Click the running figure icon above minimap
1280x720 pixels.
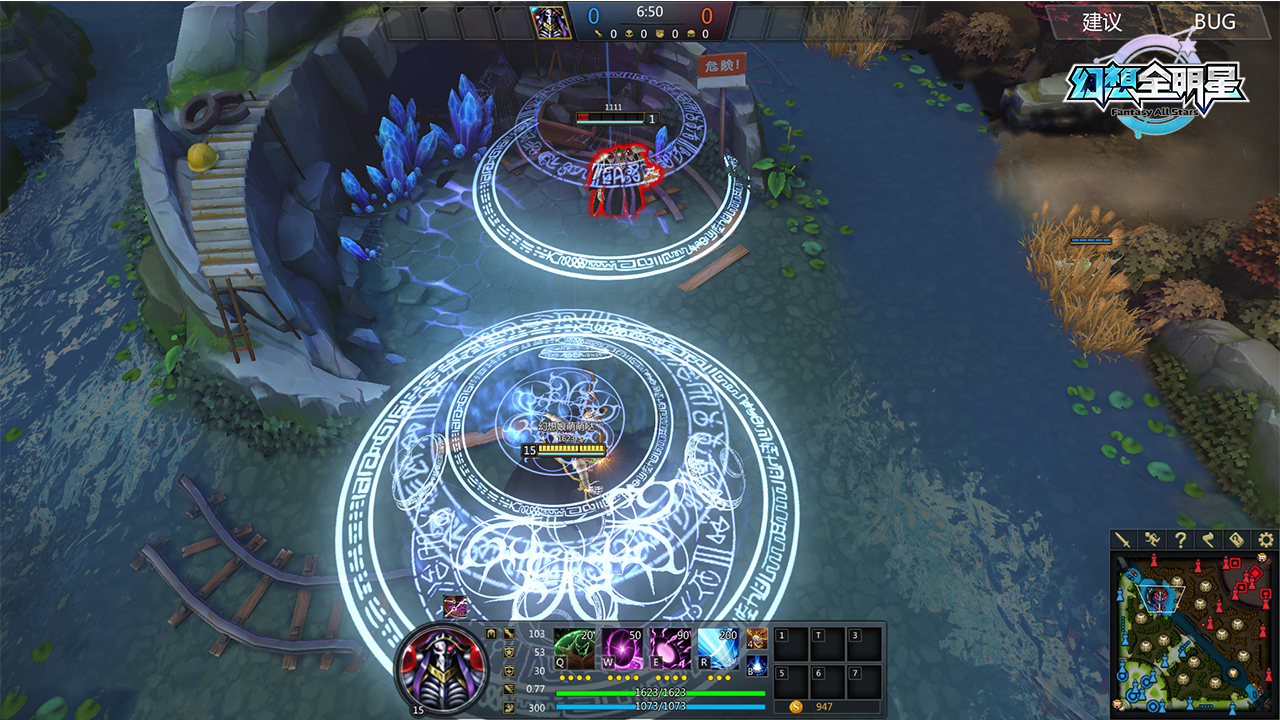click(1153, 540)
